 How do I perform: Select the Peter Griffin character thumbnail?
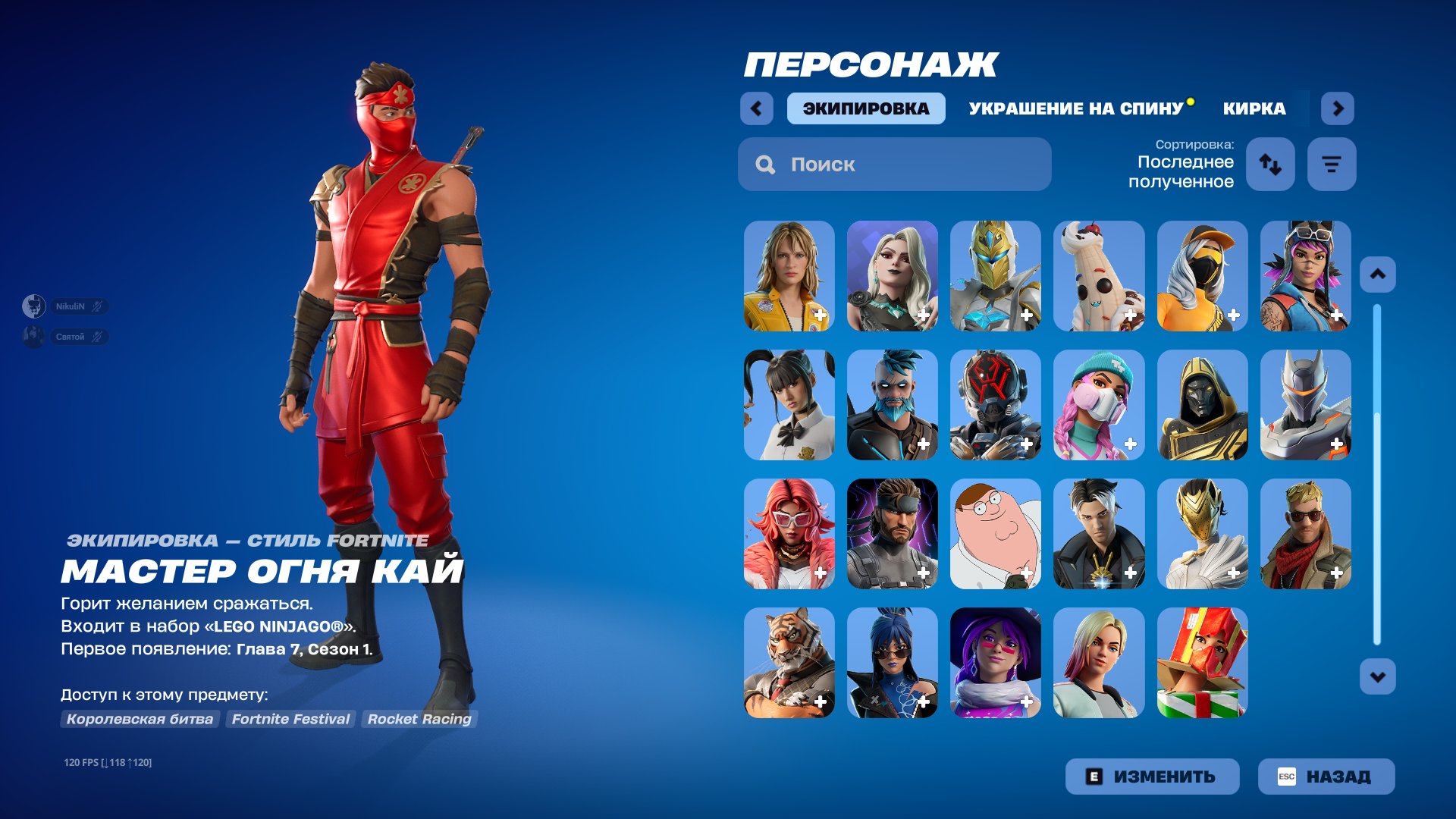tap(996, 535)
